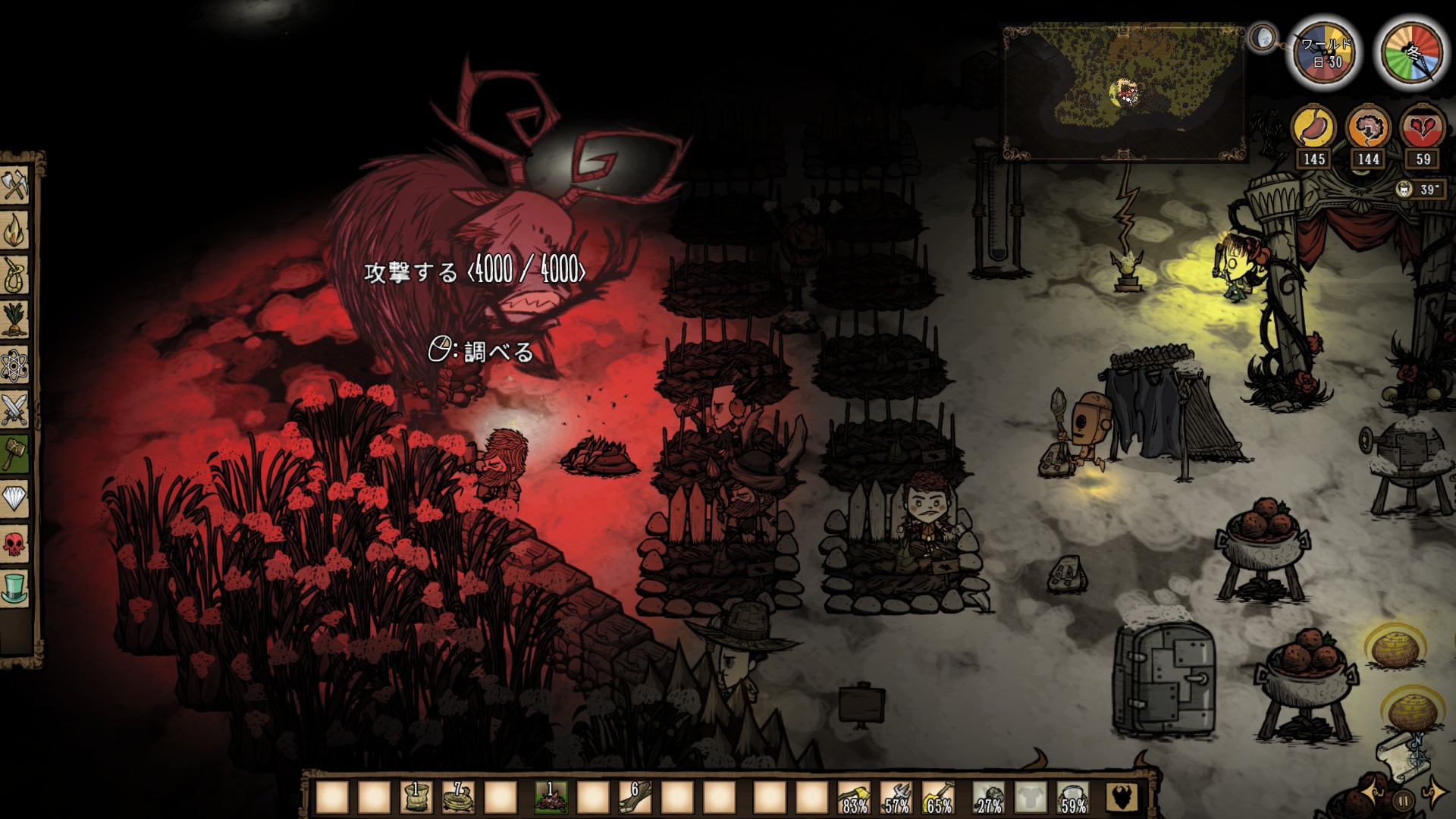Open the Science tab with atom icon

tap(15, 367)
